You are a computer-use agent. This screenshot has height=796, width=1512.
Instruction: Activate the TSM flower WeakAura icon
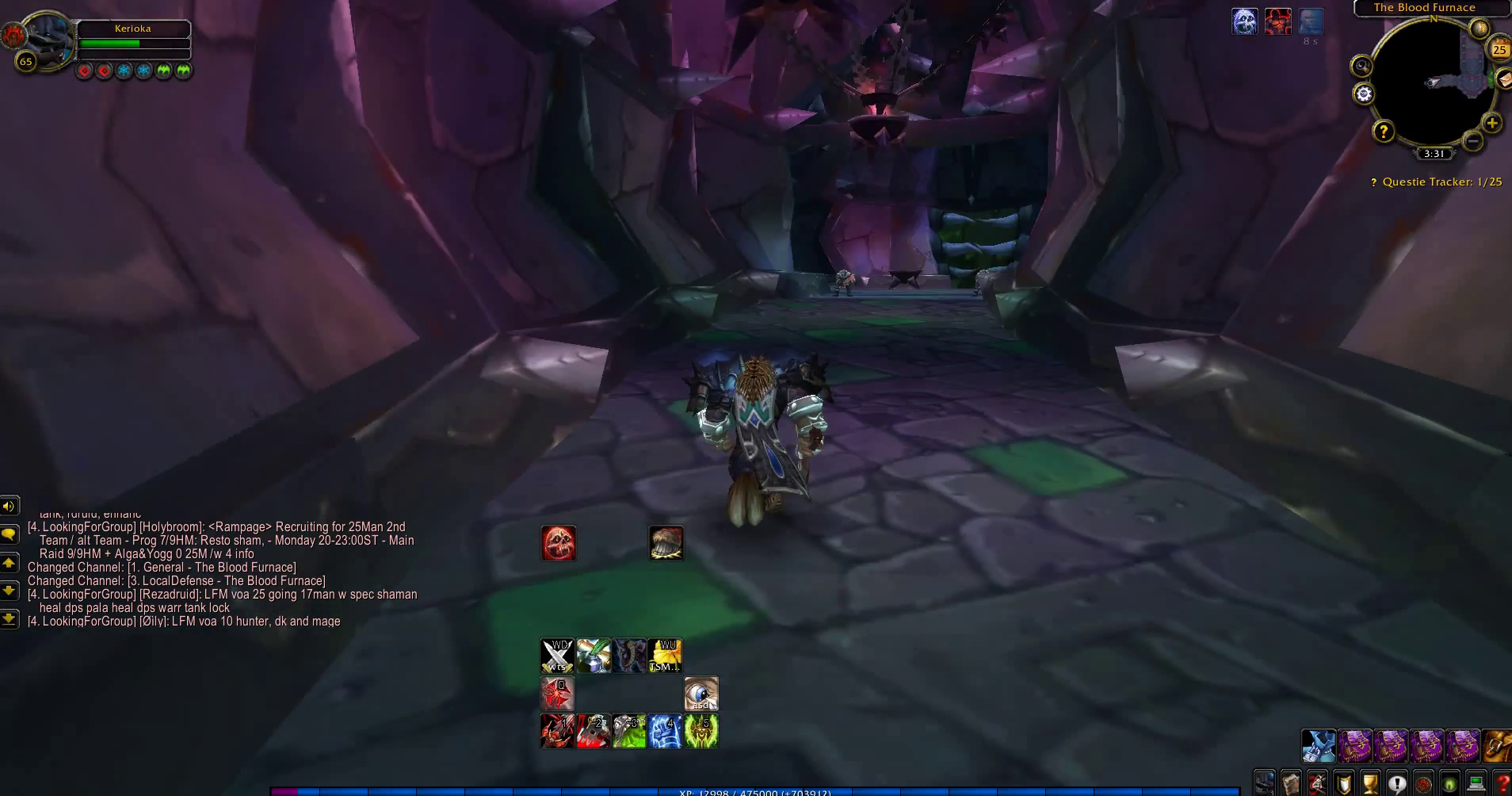[664, 655]
